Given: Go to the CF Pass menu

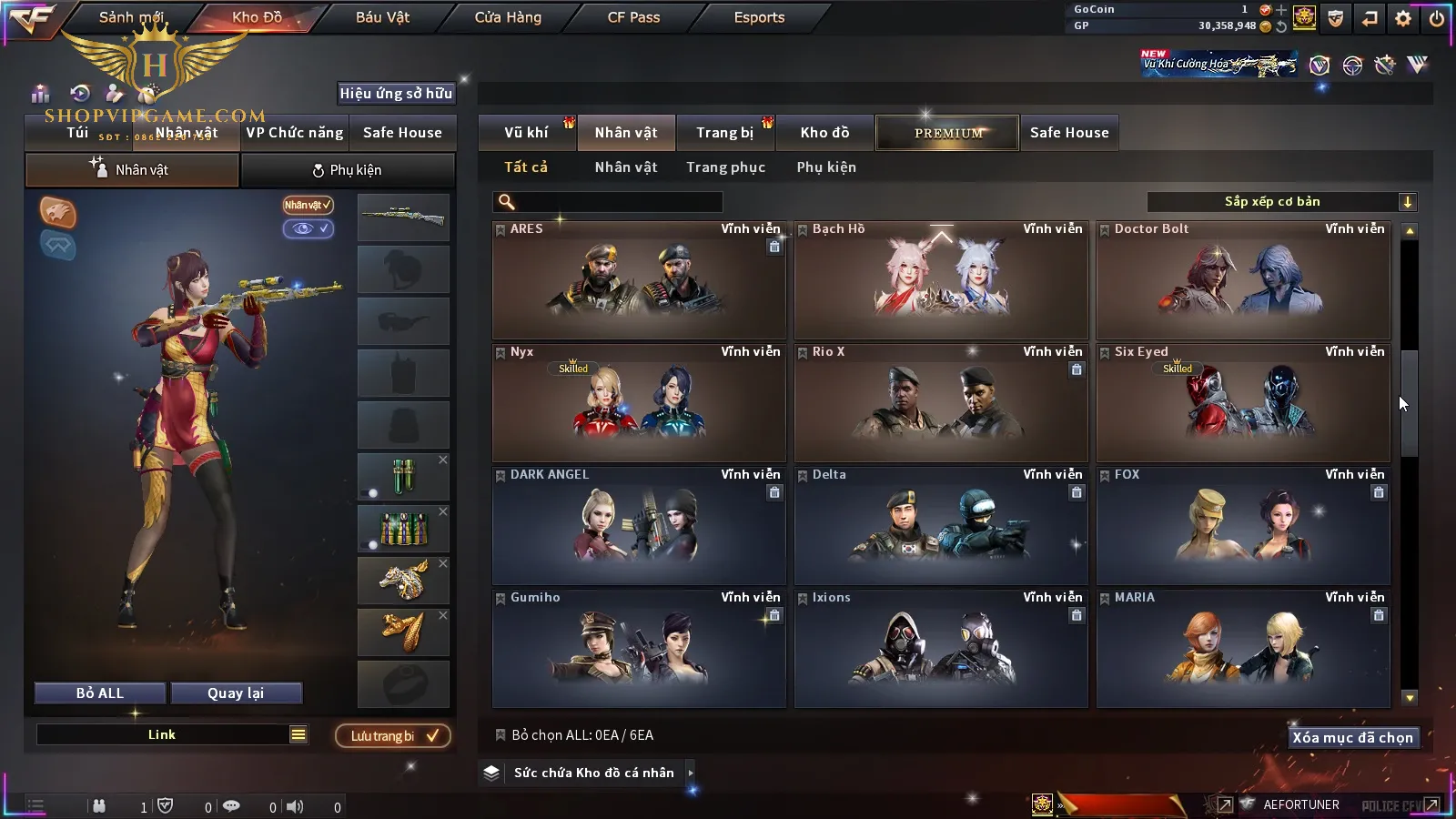Looking at the screenshot, I should point(633,17).
